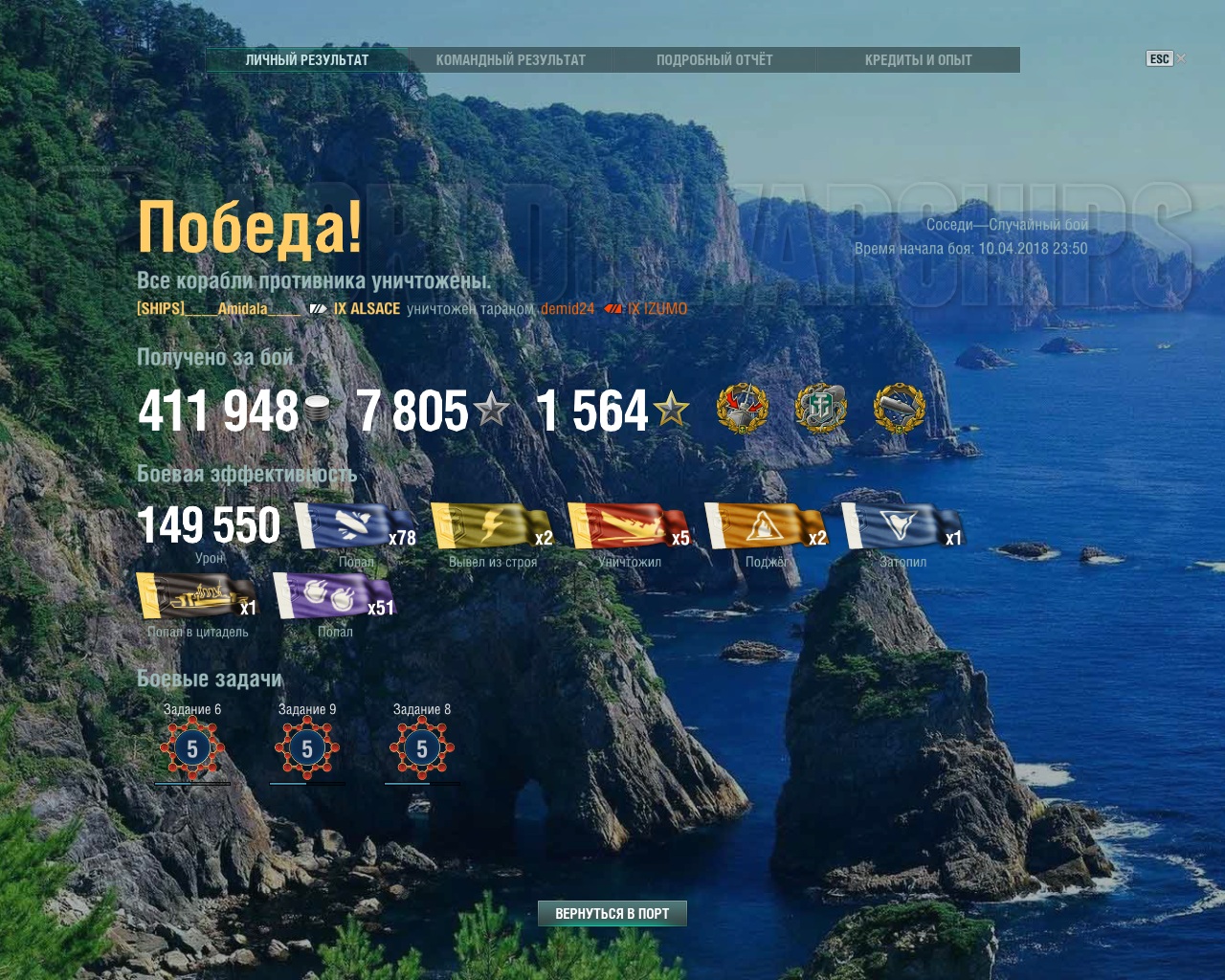Viewport: 1225px width, 980px height.
Task: Inspect the Уничтожил destroyed ribbon
Action: pos(628,525)
